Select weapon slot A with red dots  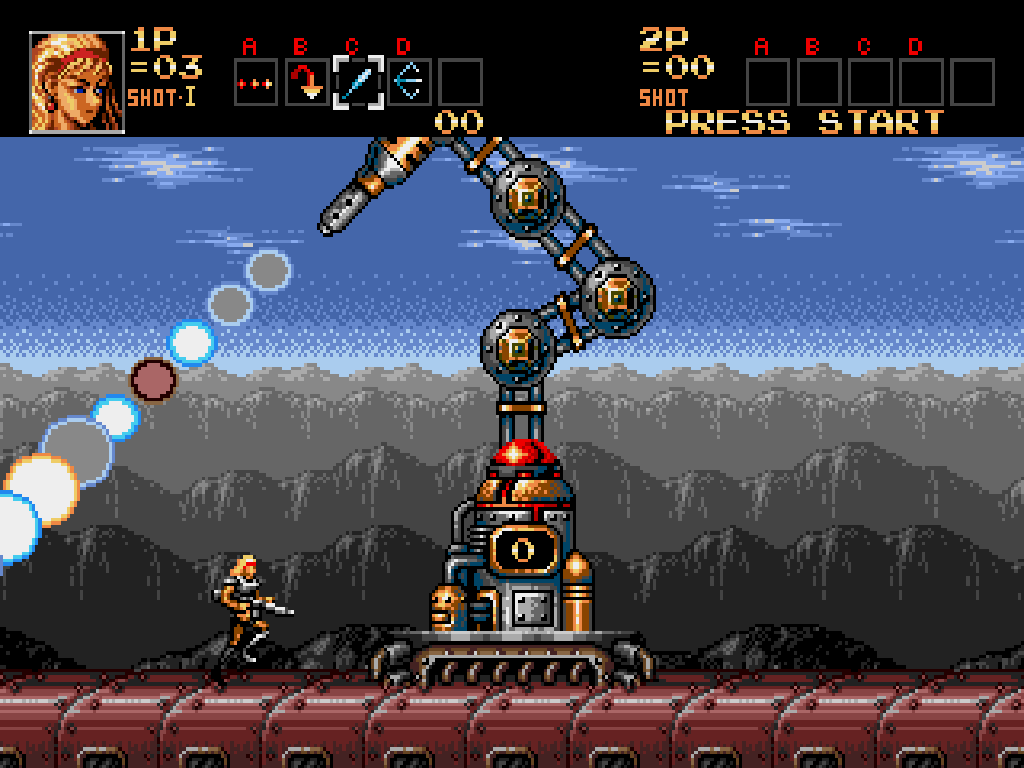click(x=256, y=83)
